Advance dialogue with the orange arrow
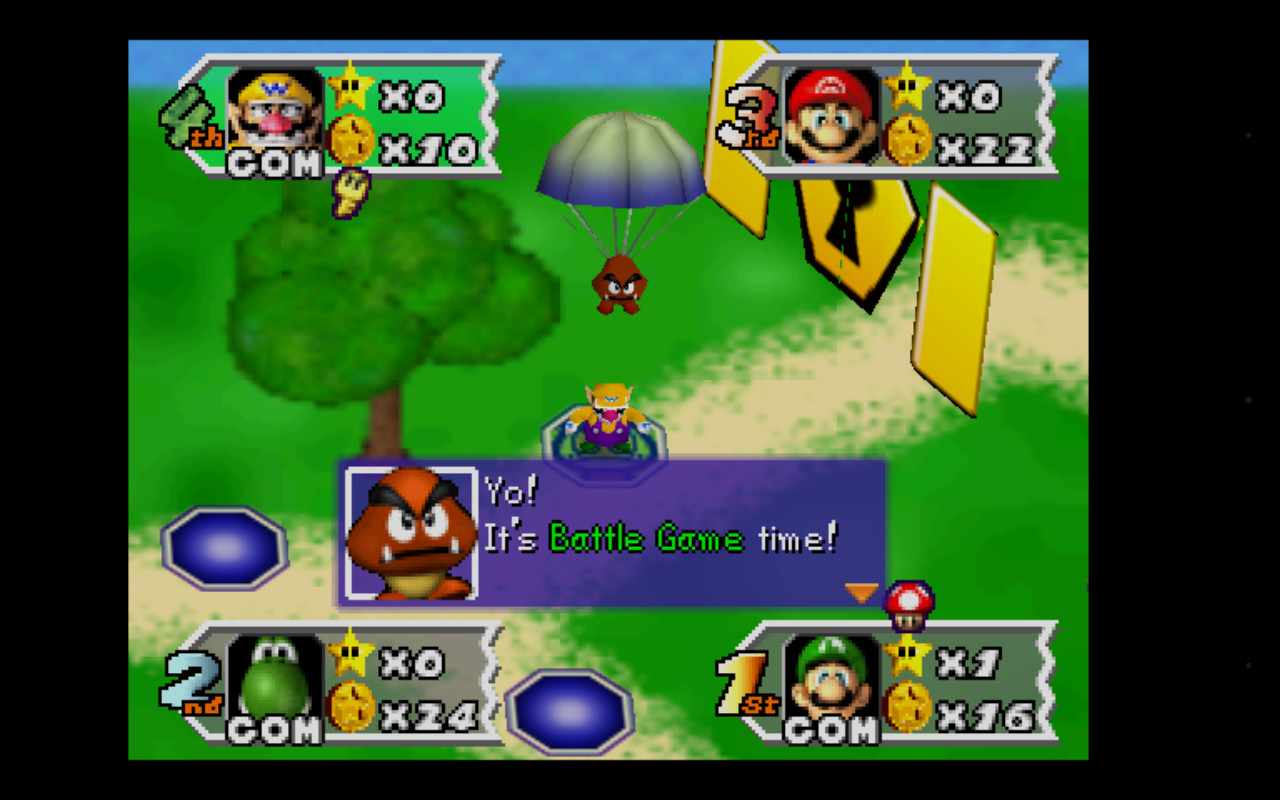Image resolution: width=1280 pixels, height=800 pixels. click(x=861, y=592)
